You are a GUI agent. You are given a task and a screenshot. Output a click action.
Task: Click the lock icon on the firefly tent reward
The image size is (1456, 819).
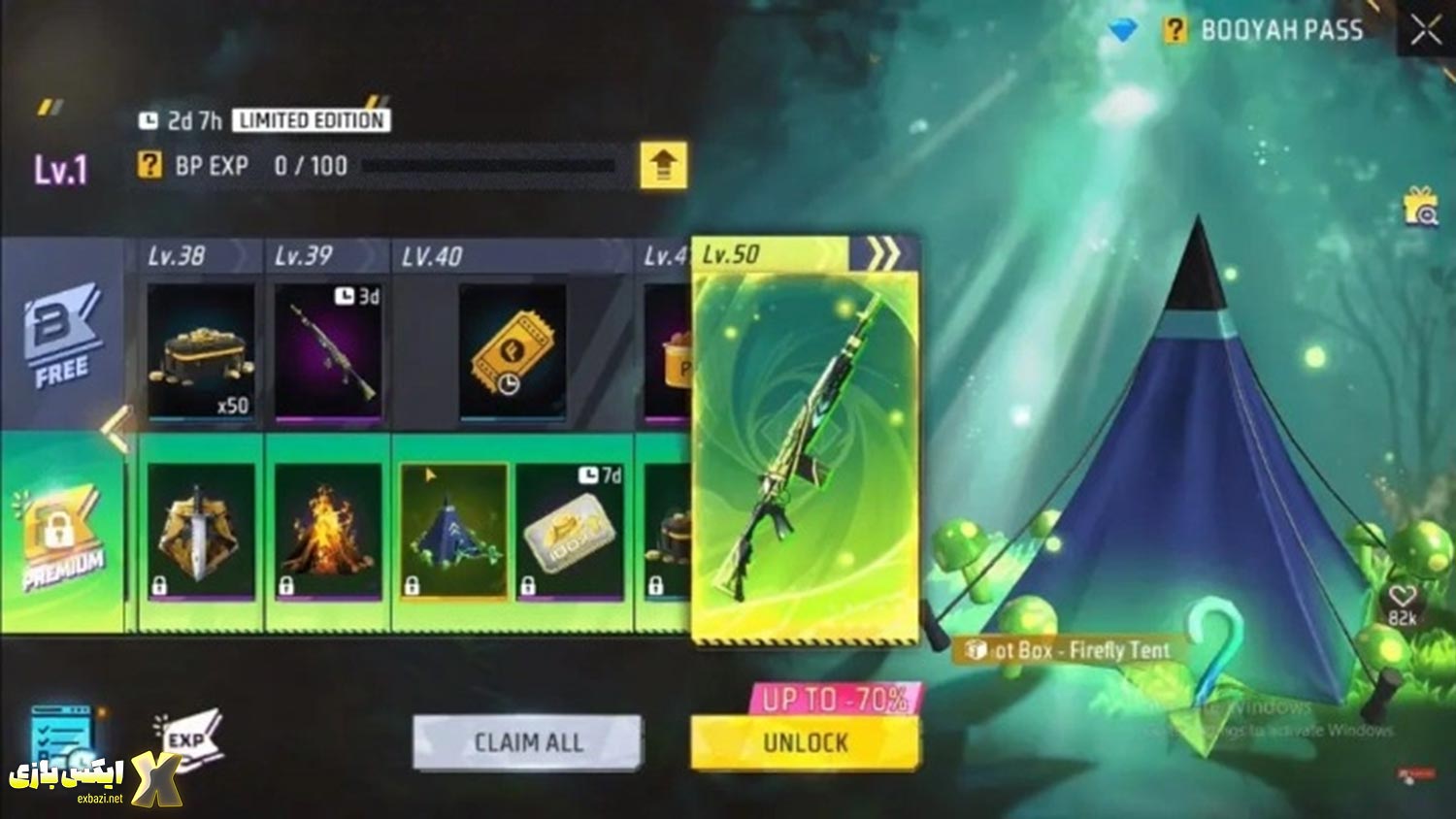coord(412,583)
